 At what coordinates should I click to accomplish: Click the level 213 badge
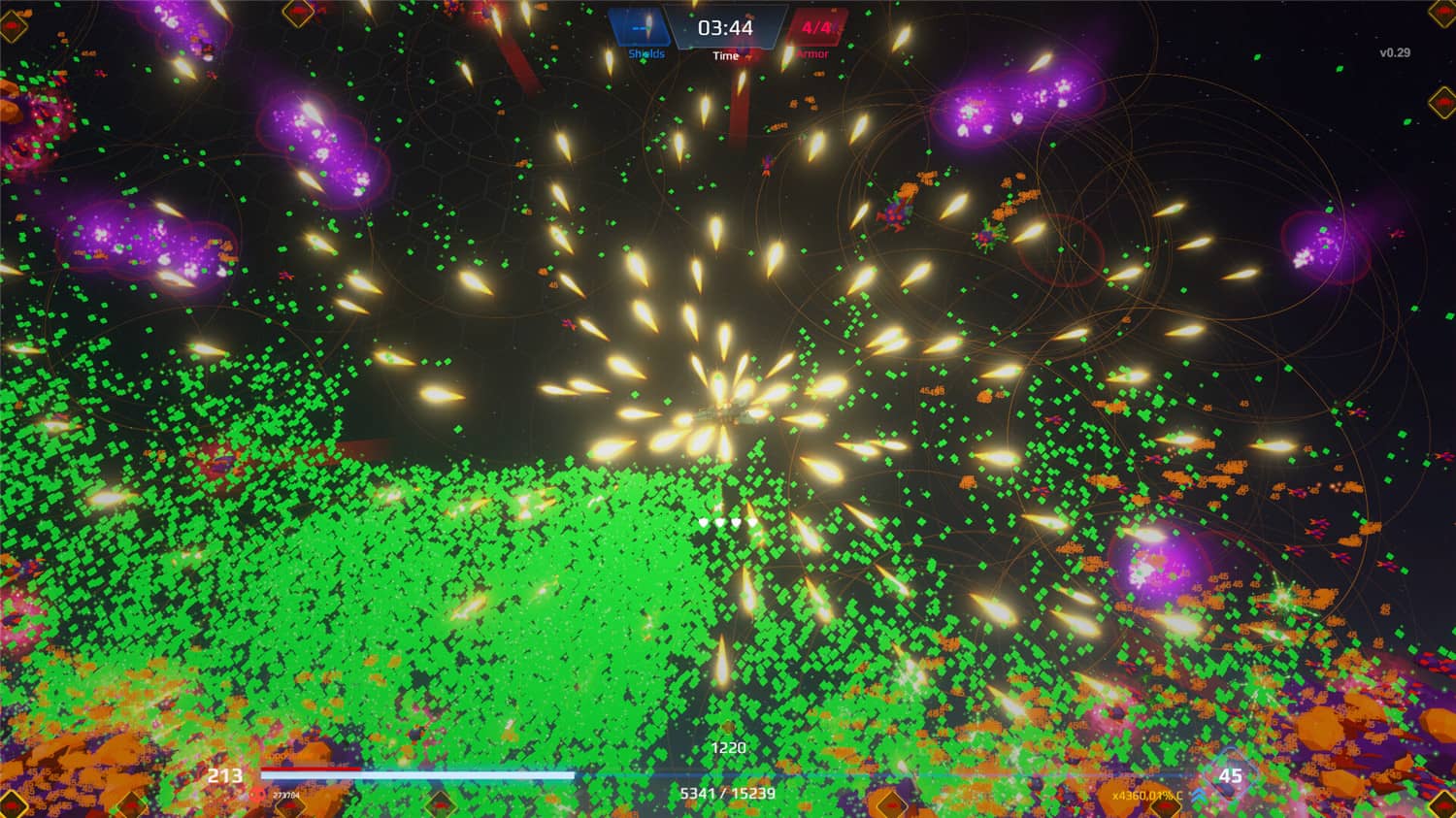click(225, 775)
